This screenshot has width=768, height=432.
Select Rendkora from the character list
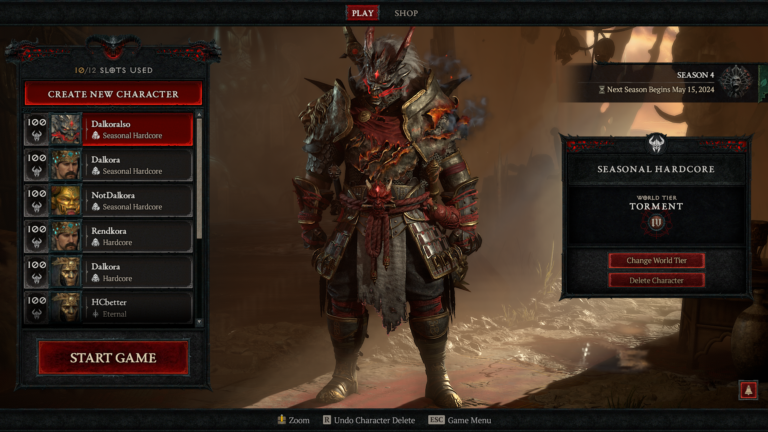[x=109, y=236]
